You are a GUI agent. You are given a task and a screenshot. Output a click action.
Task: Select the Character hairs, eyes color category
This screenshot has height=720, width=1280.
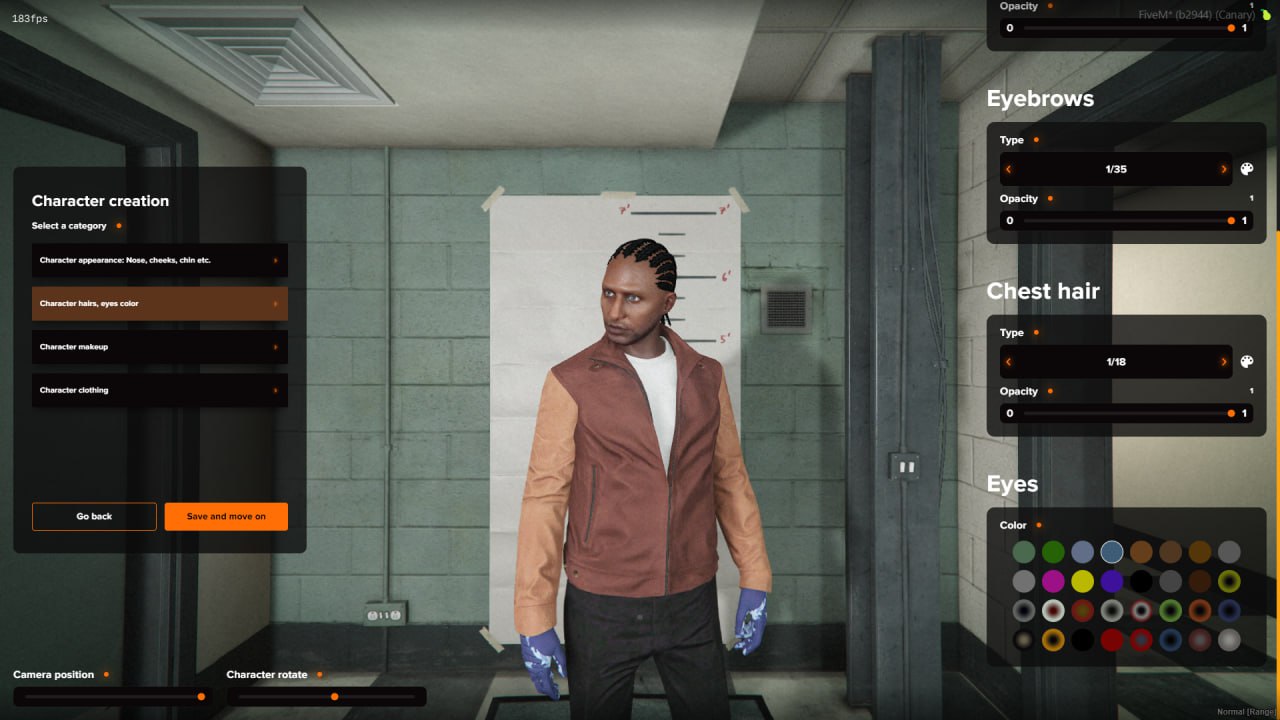pyautogui.click(x=159, y=303)
